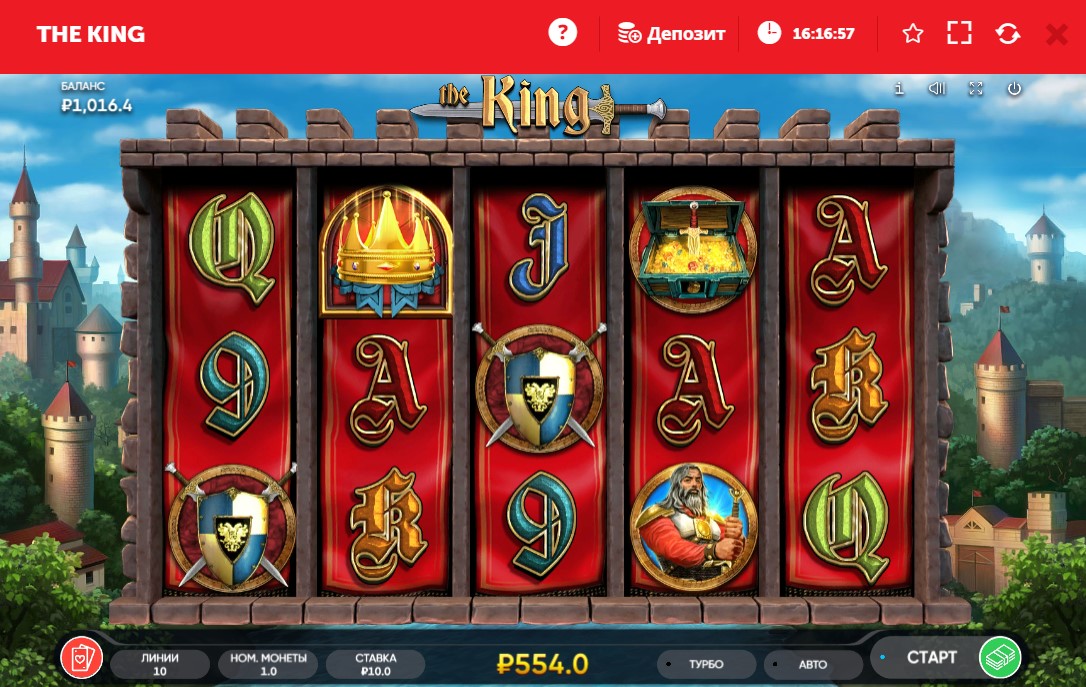Open the red playing cards gamble button
This screenshot has height=687, width=1086.
[81, 657]
